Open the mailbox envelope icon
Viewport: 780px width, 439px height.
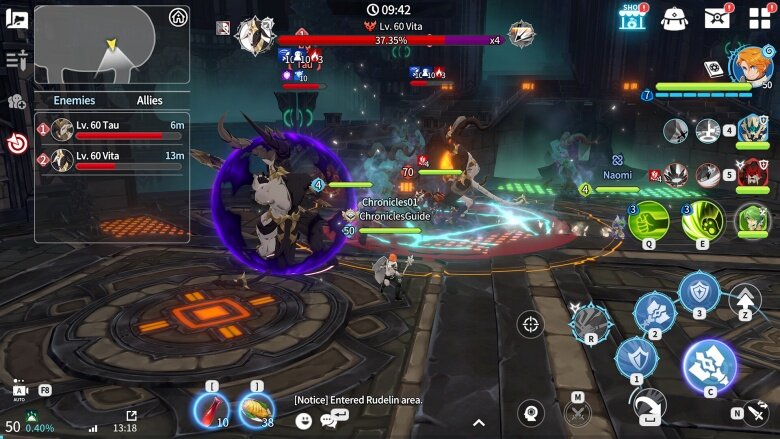click(717, 17)
